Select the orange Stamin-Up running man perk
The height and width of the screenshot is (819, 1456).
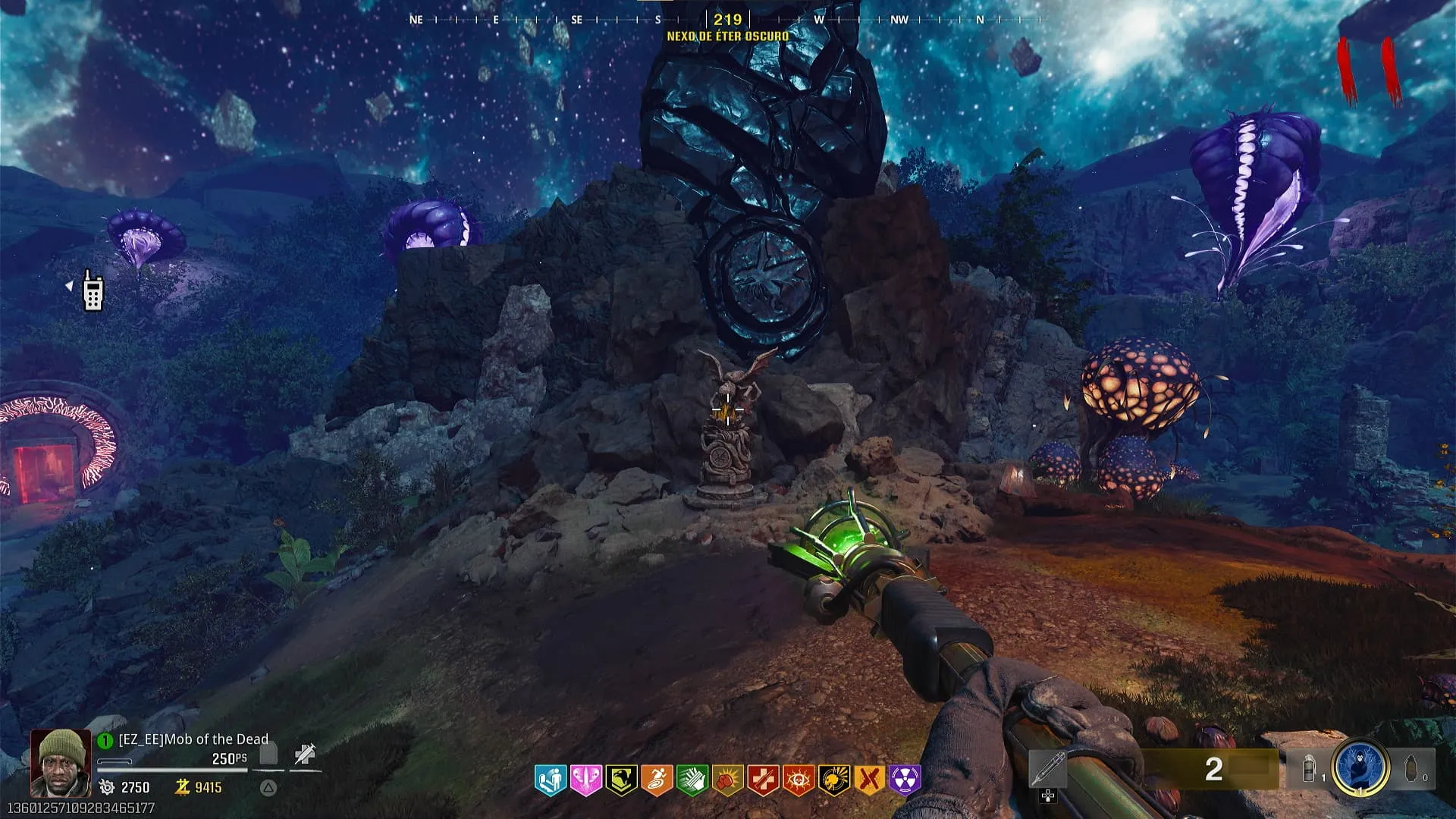pyautogui.click(x=657, y=780)
